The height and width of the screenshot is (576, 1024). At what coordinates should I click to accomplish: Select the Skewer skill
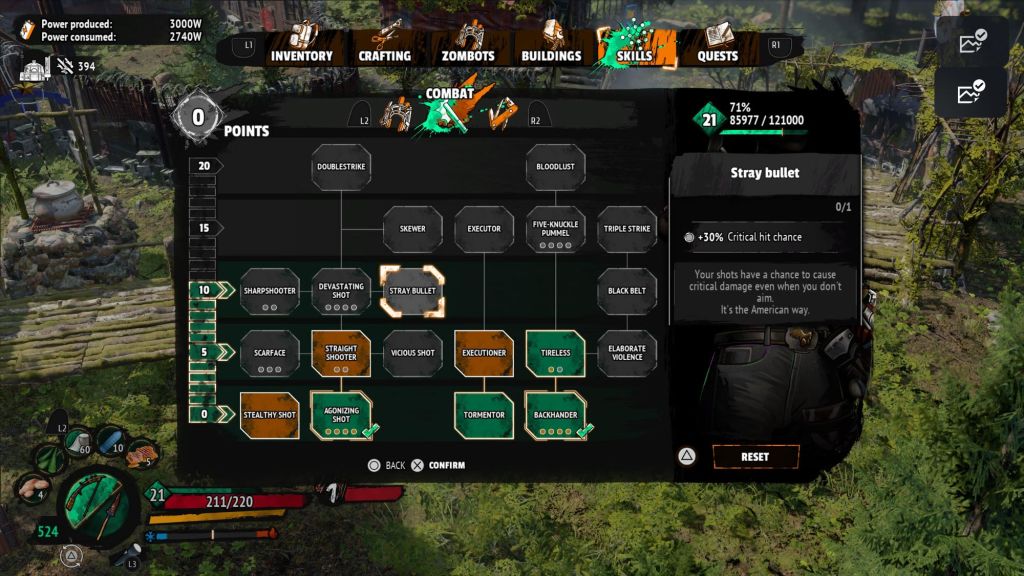click(412, 229)
